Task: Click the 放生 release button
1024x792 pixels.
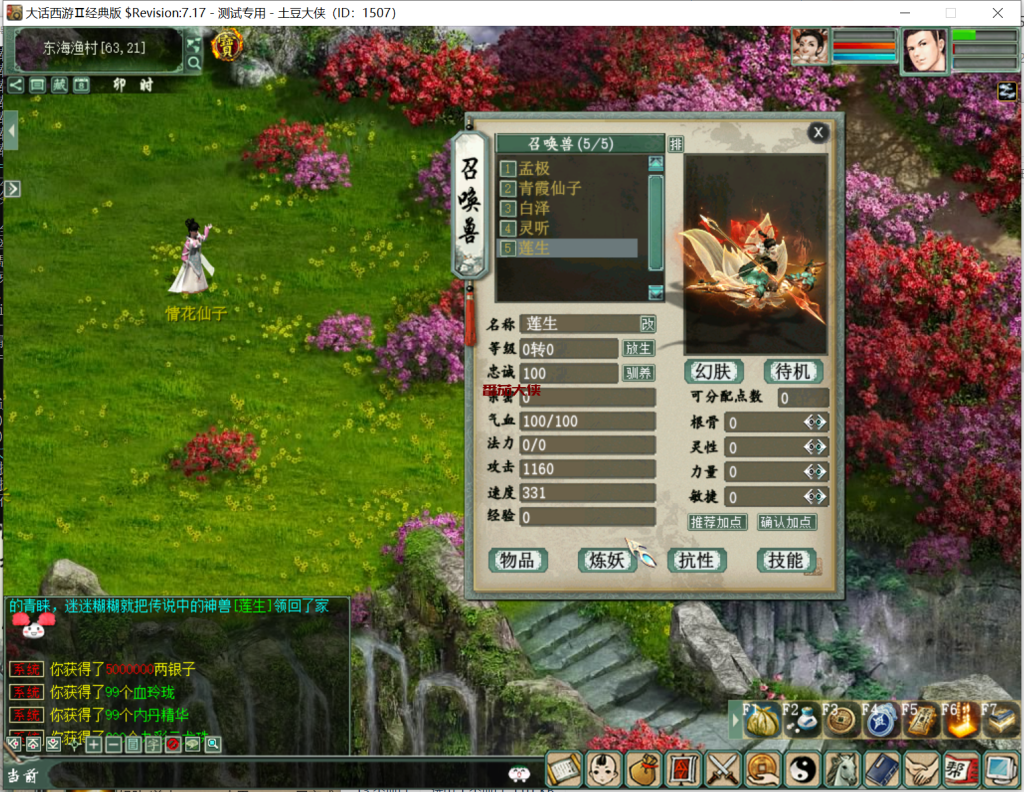Action: [638, 348]
